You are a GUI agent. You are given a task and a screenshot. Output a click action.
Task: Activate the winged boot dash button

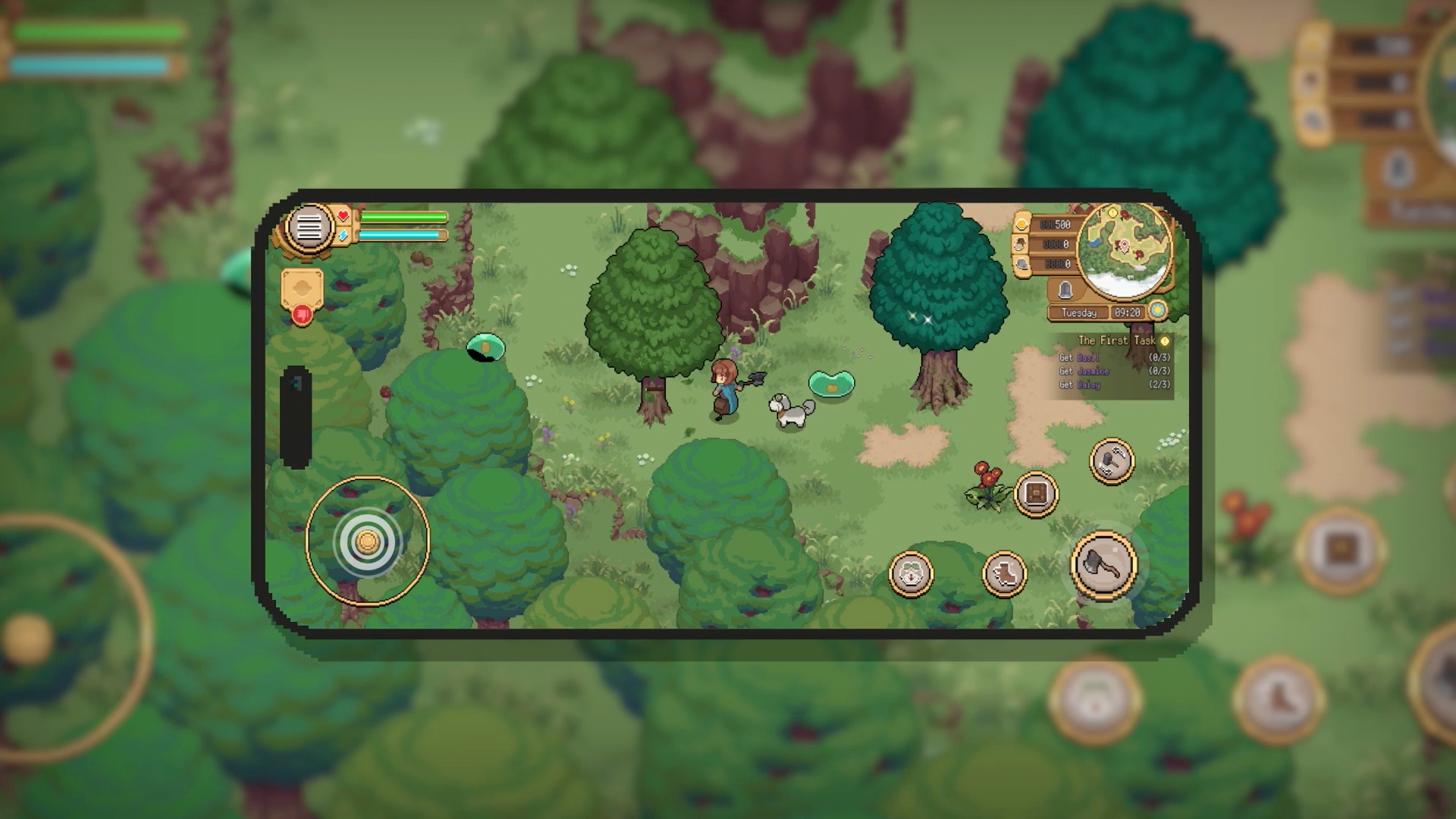click(1005, 573)
